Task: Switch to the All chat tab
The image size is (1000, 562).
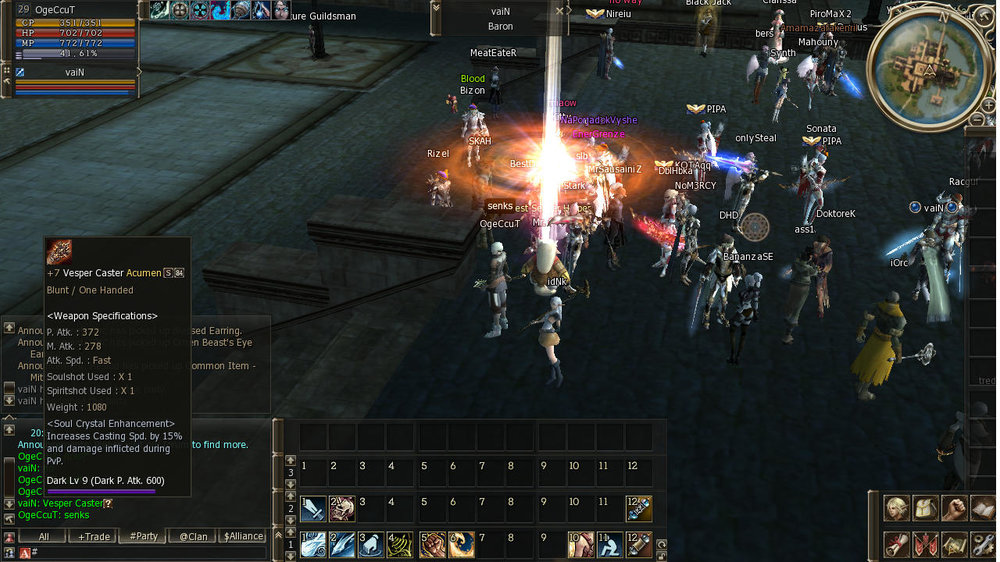Action: 44,537
